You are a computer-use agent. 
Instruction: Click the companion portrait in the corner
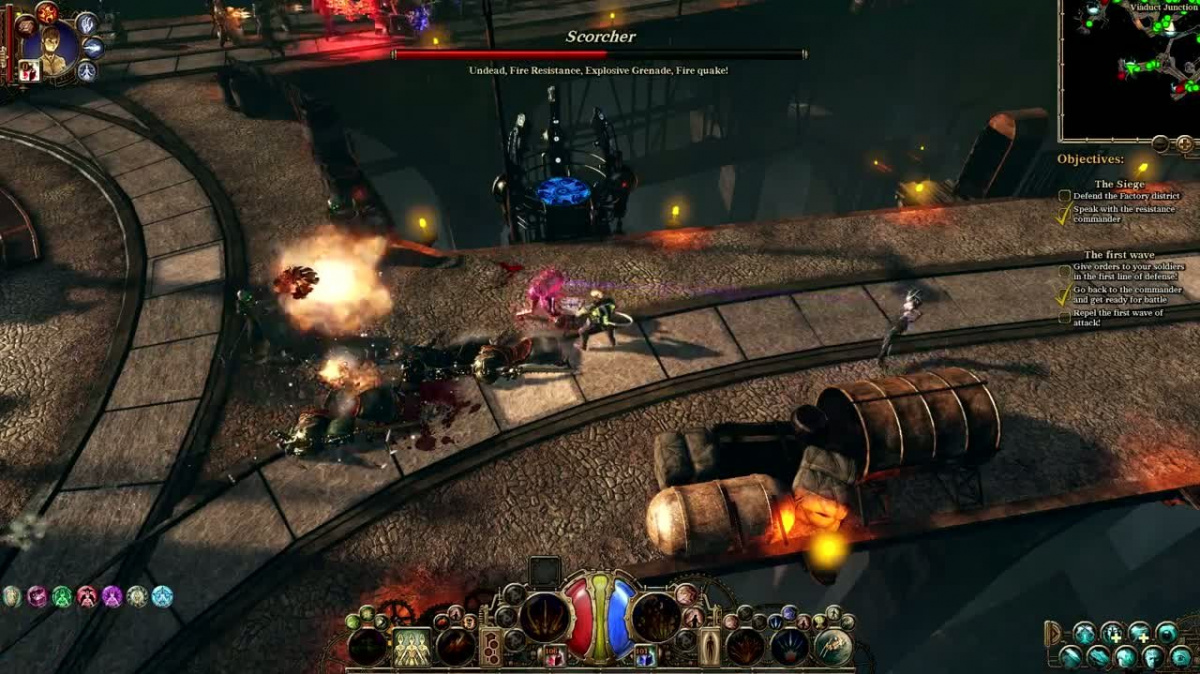50,45
